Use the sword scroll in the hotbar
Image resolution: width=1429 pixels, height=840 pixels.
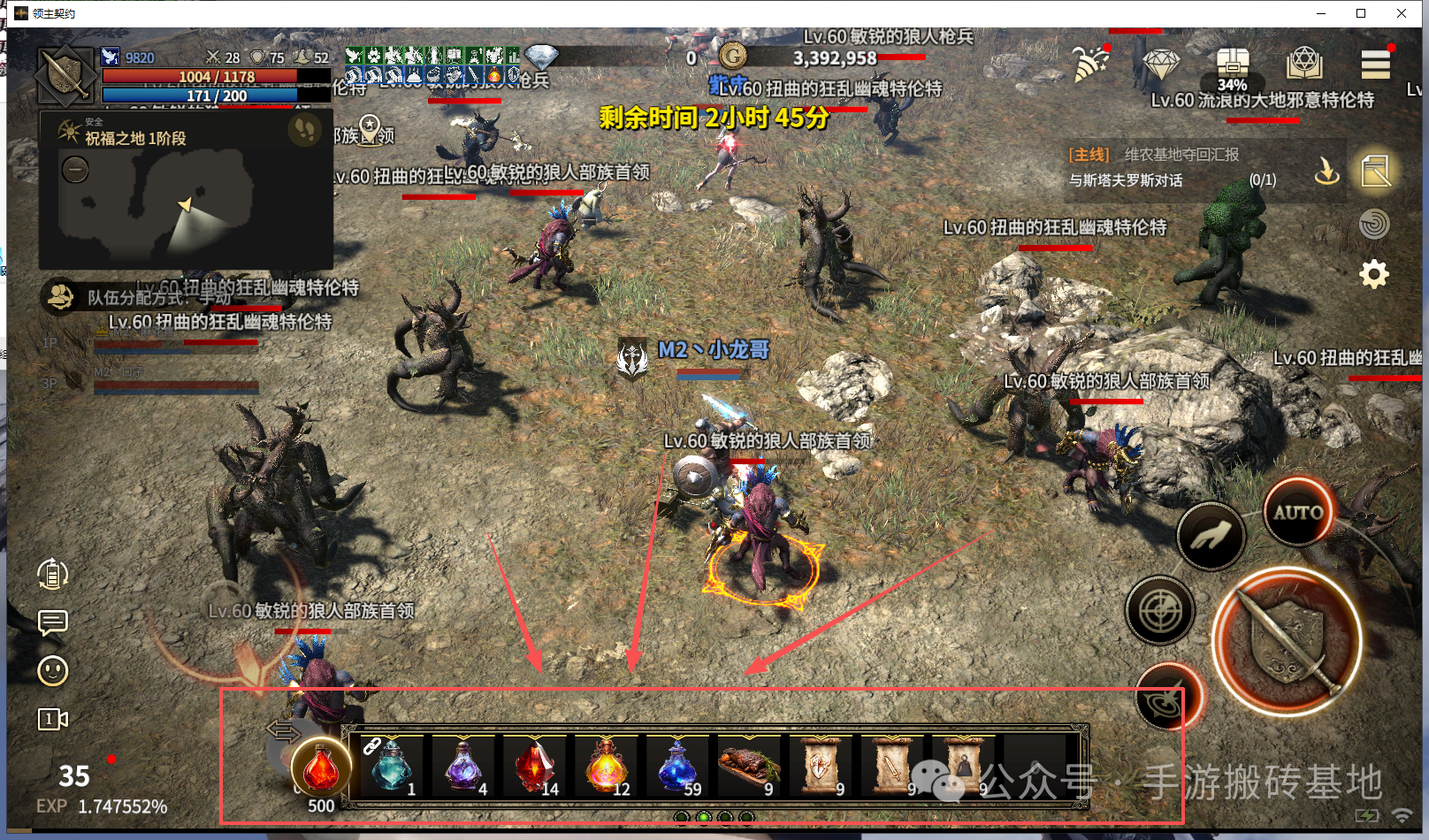pos(891,765)
